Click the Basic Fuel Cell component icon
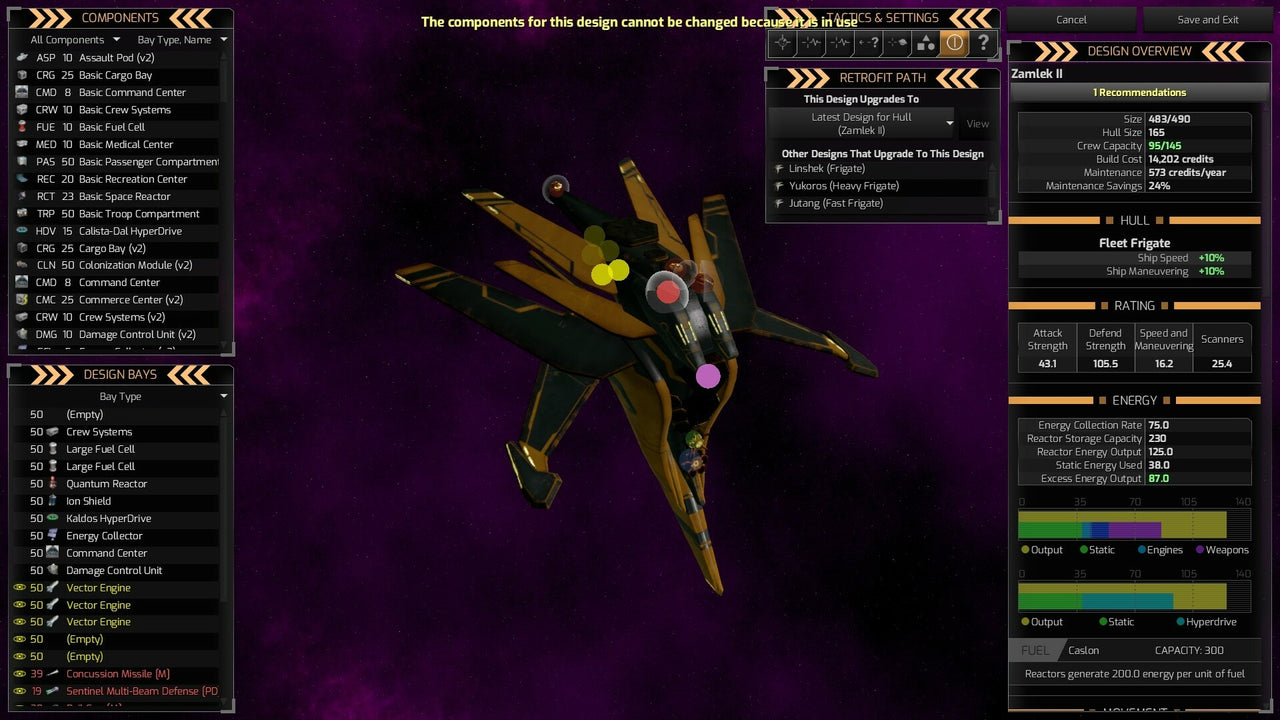Screen dimensions: 1280x720 click(22, 127)
